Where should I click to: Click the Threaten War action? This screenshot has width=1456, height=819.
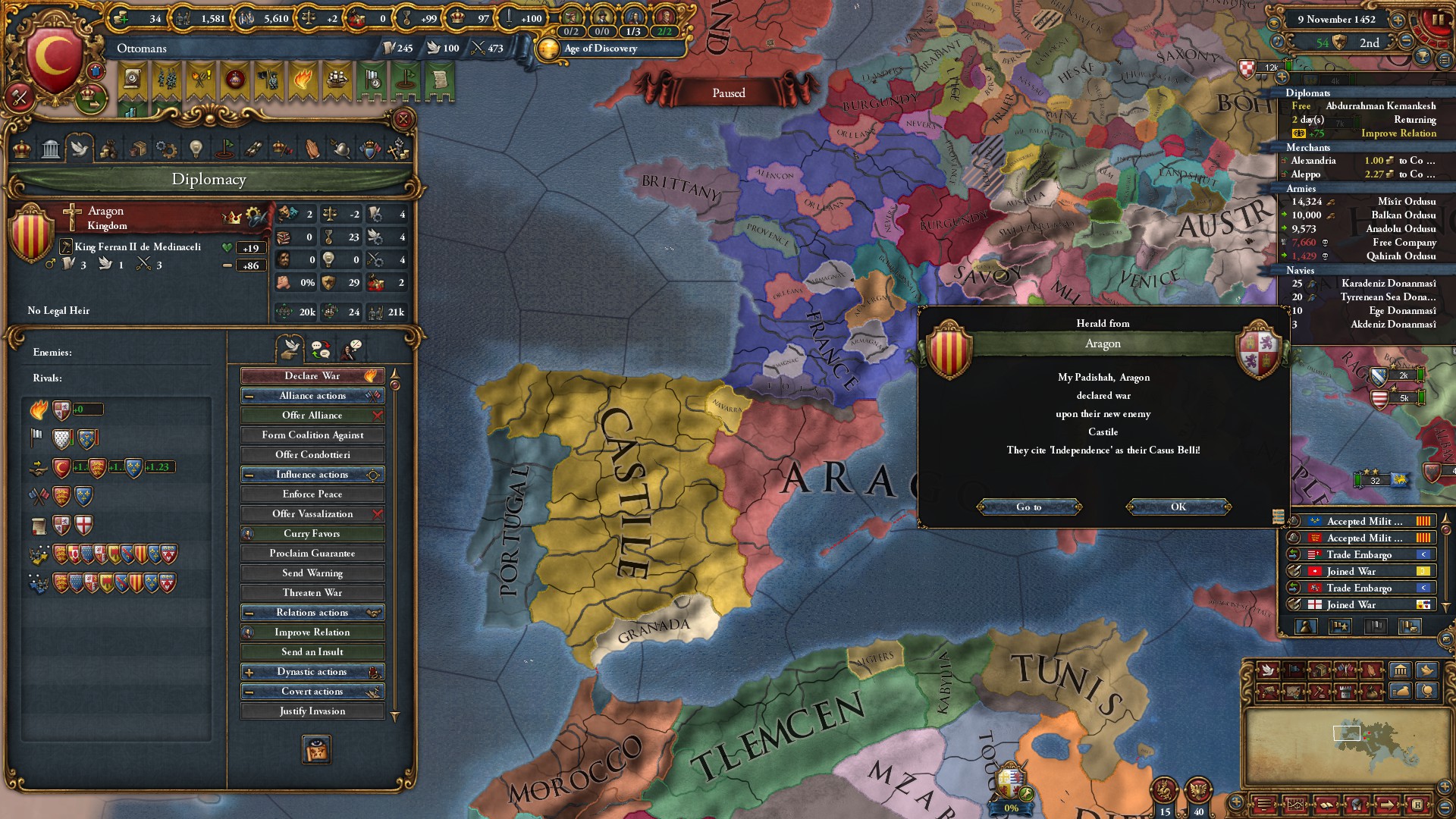[312, 592]
